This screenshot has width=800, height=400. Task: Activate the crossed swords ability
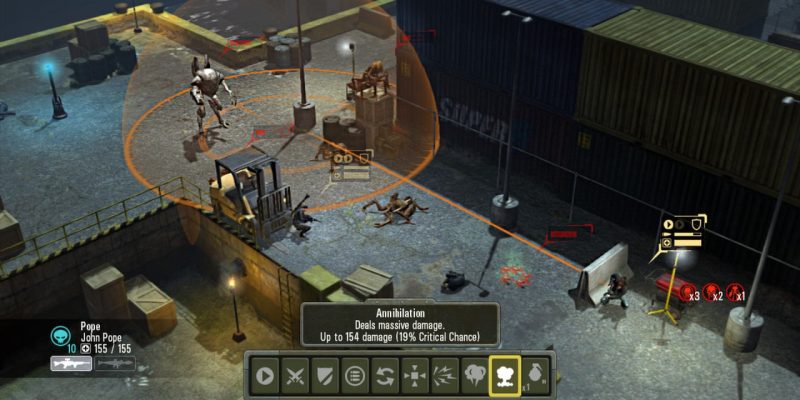(295, 375)
